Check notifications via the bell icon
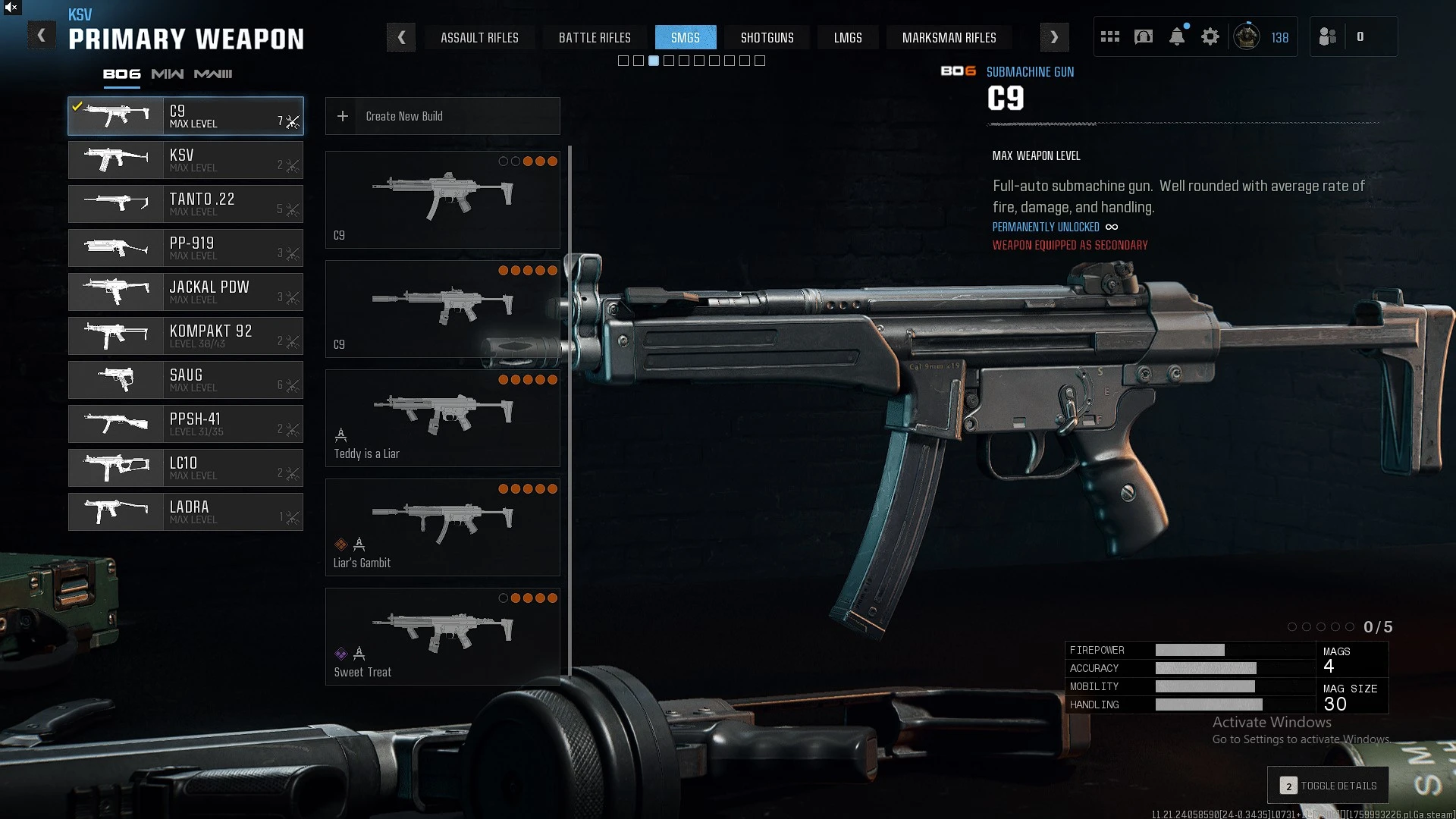Screen dimensions: 1456x819 click(1177, 37)
